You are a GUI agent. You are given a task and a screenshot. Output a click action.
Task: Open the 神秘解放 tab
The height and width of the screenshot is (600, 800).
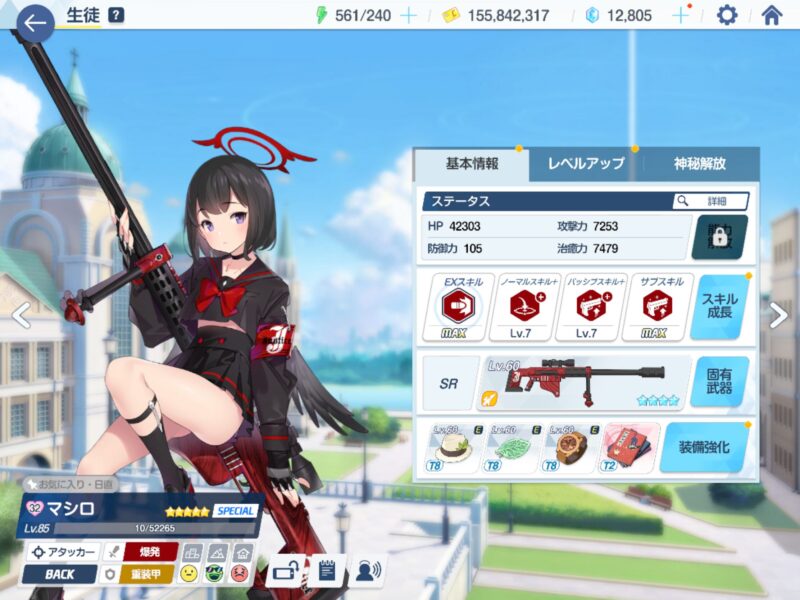700,164
